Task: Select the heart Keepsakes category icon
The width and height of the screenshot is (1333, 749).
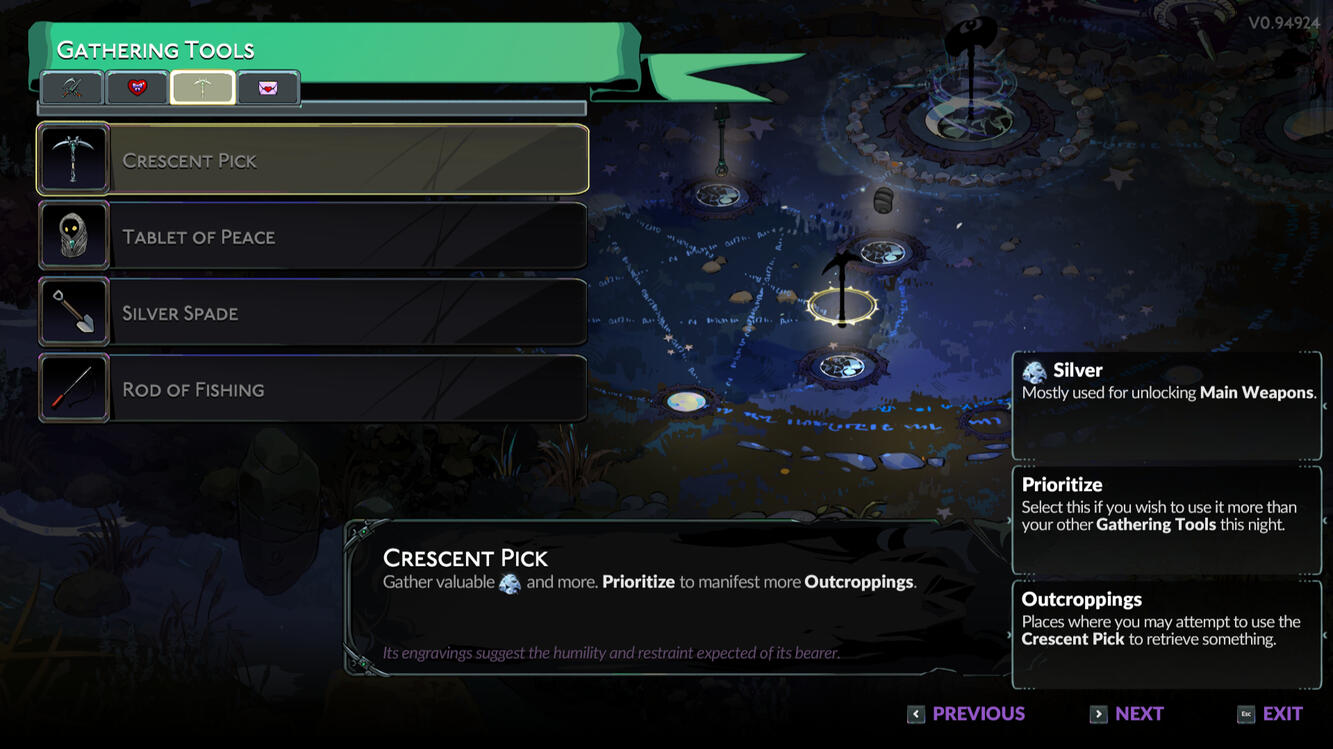Action: (136, 88)
